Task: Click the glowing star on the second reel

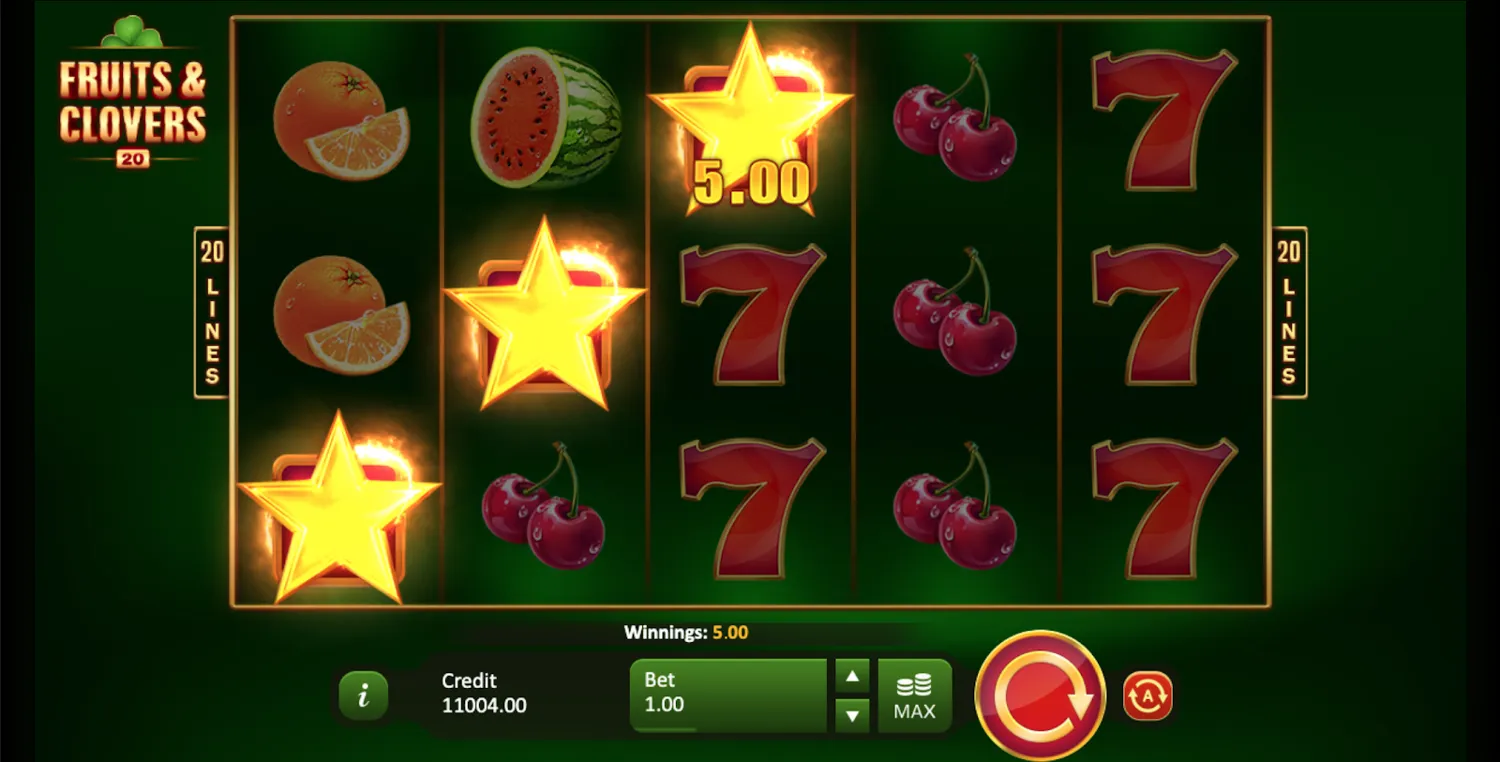Action: [x=545, y=315]
